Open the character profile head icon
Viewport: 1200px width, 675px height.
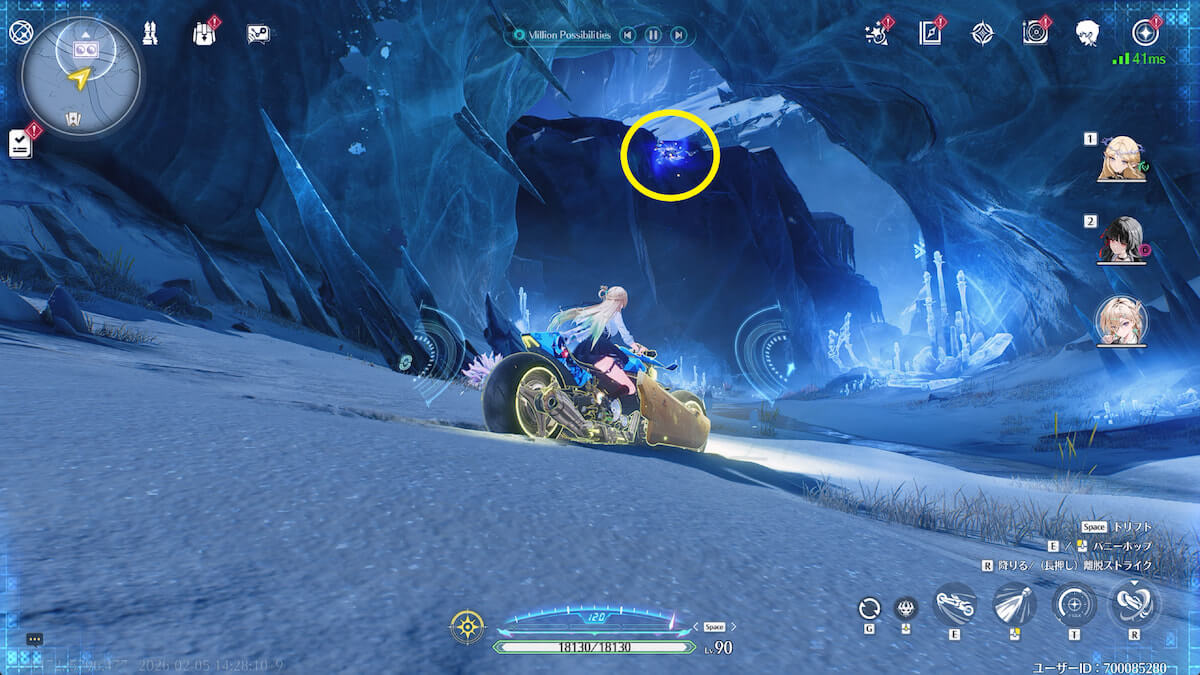pyautogui.click(x=1088, y=33)
